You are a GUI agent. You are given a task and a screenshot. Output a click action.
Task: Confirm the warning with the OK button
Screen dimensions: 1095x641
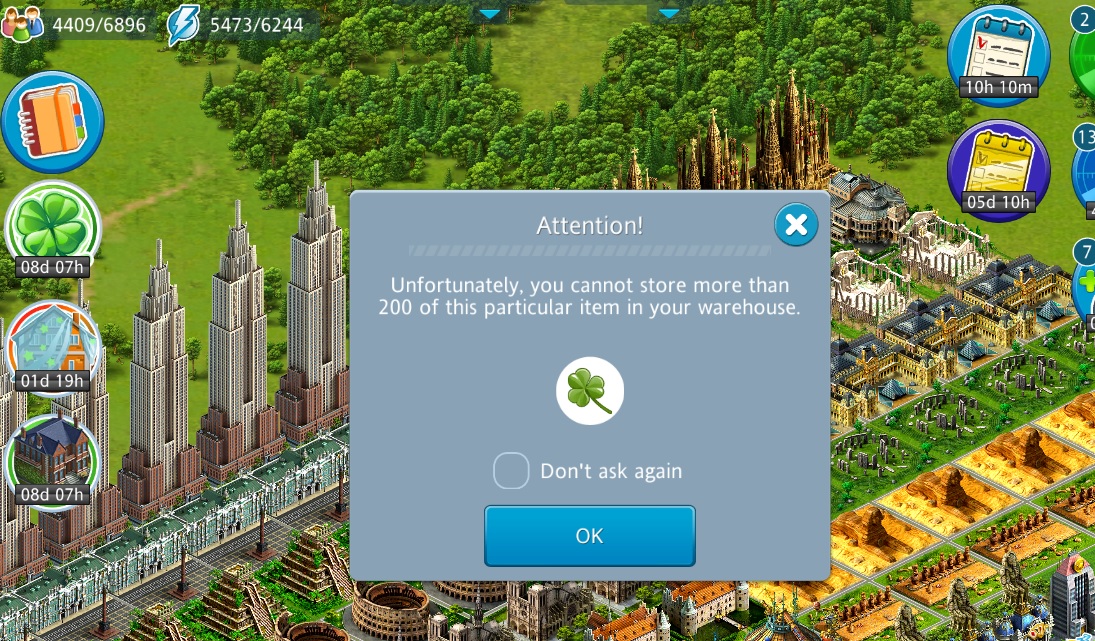(x=589, y=536)
